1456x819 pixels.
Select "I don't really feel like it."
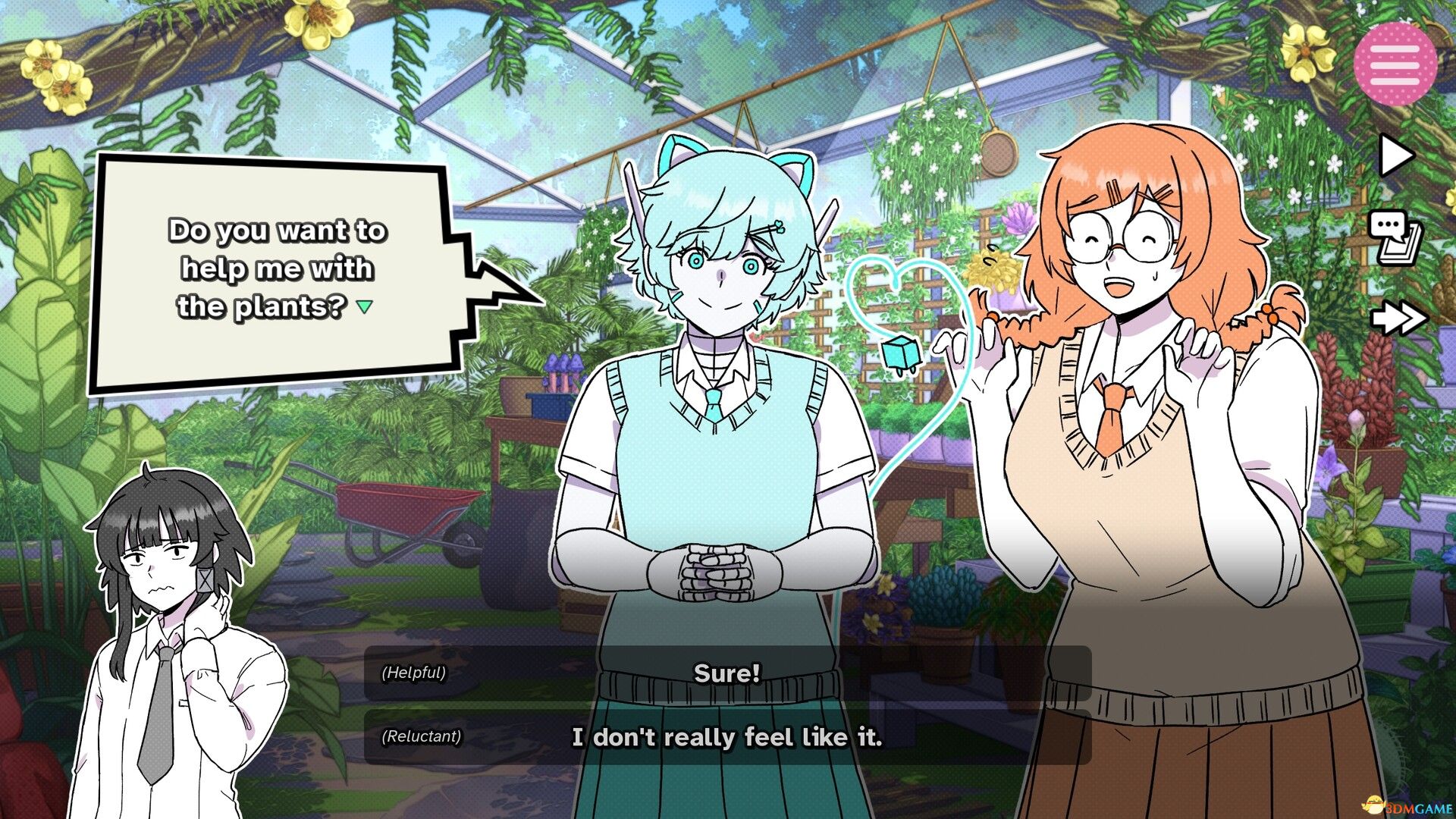[726, 737]
